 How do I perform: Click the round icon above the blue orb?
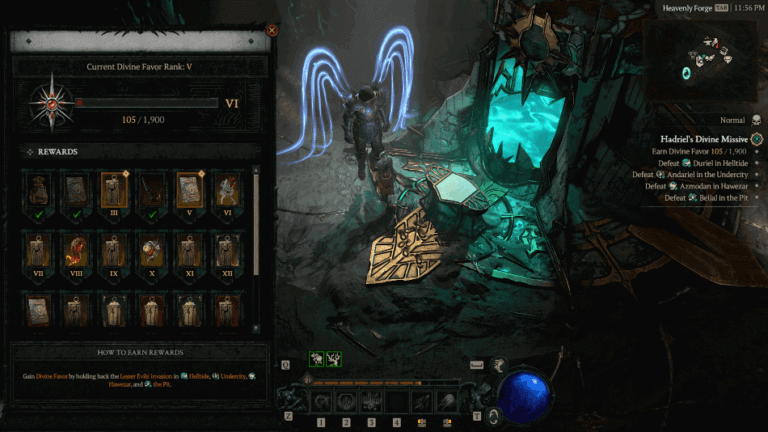coord(498,366)
